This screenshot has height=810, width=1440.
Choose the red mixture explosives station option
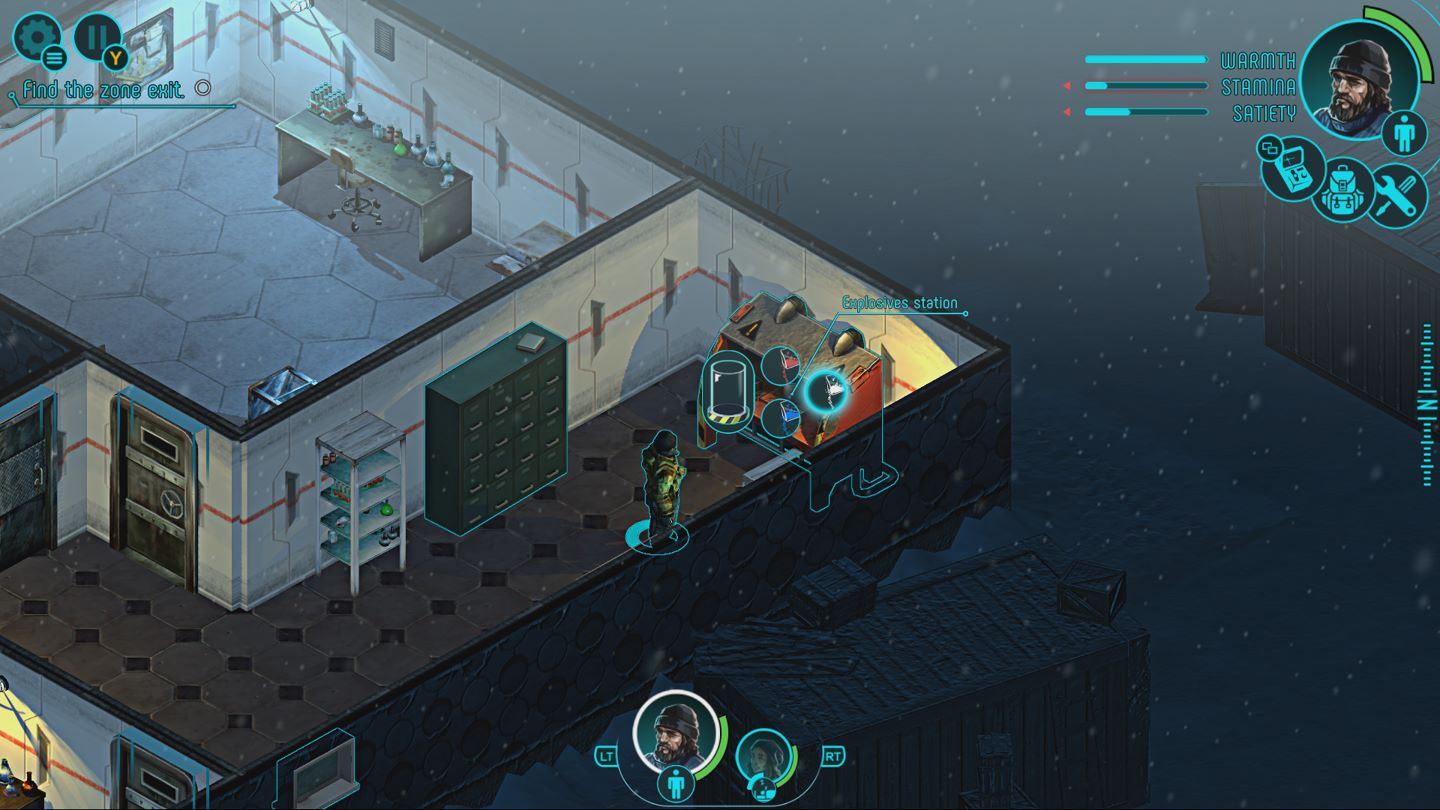click(782, 364)
